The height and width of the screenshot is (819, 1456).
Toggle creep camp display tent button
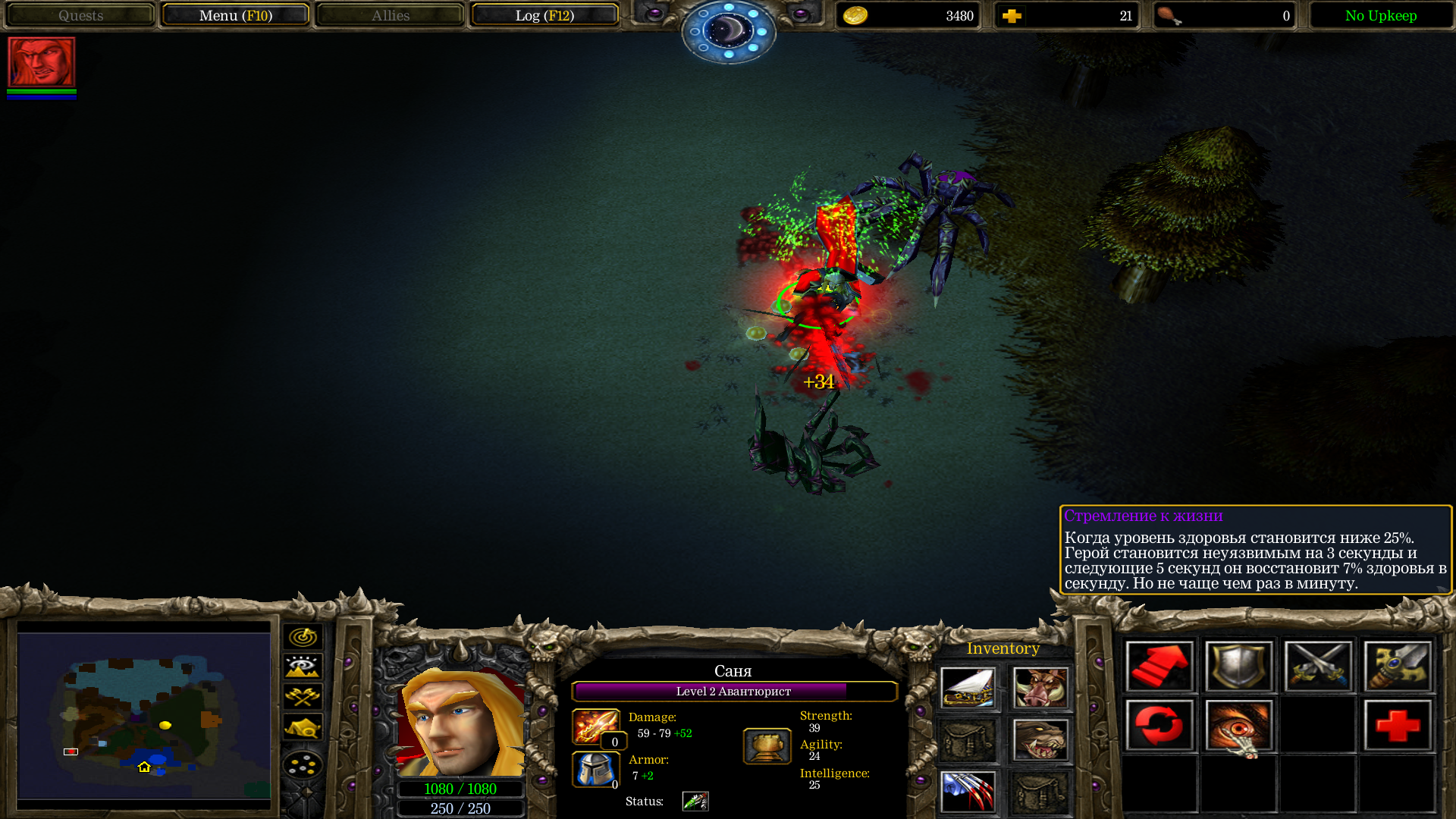[303, 726]
